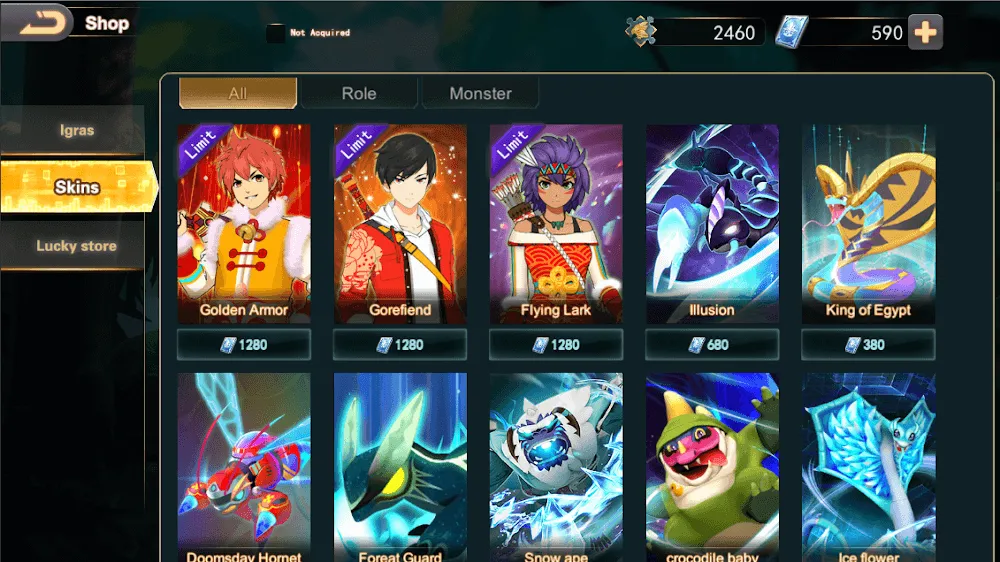
Task: Choose the crocodile baby skin card
Action: tap(712, 465)
